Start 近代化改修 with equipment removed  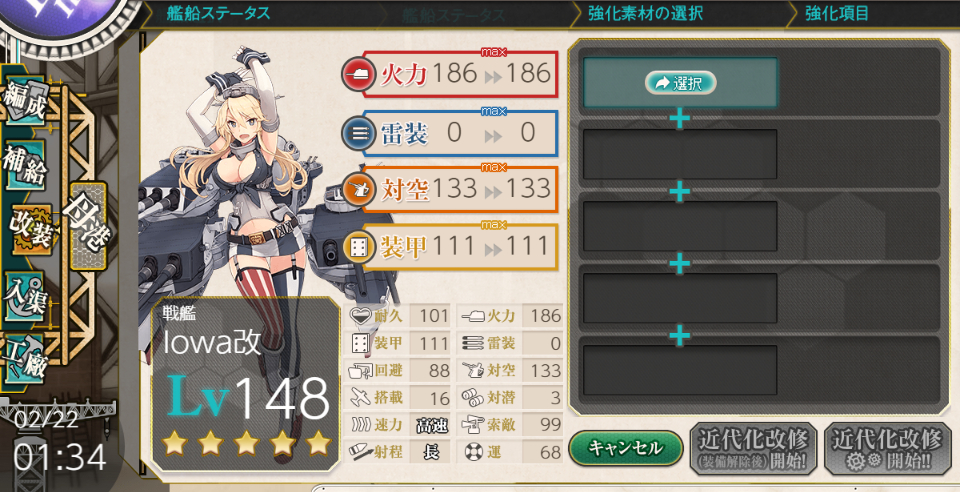point(753,448)
